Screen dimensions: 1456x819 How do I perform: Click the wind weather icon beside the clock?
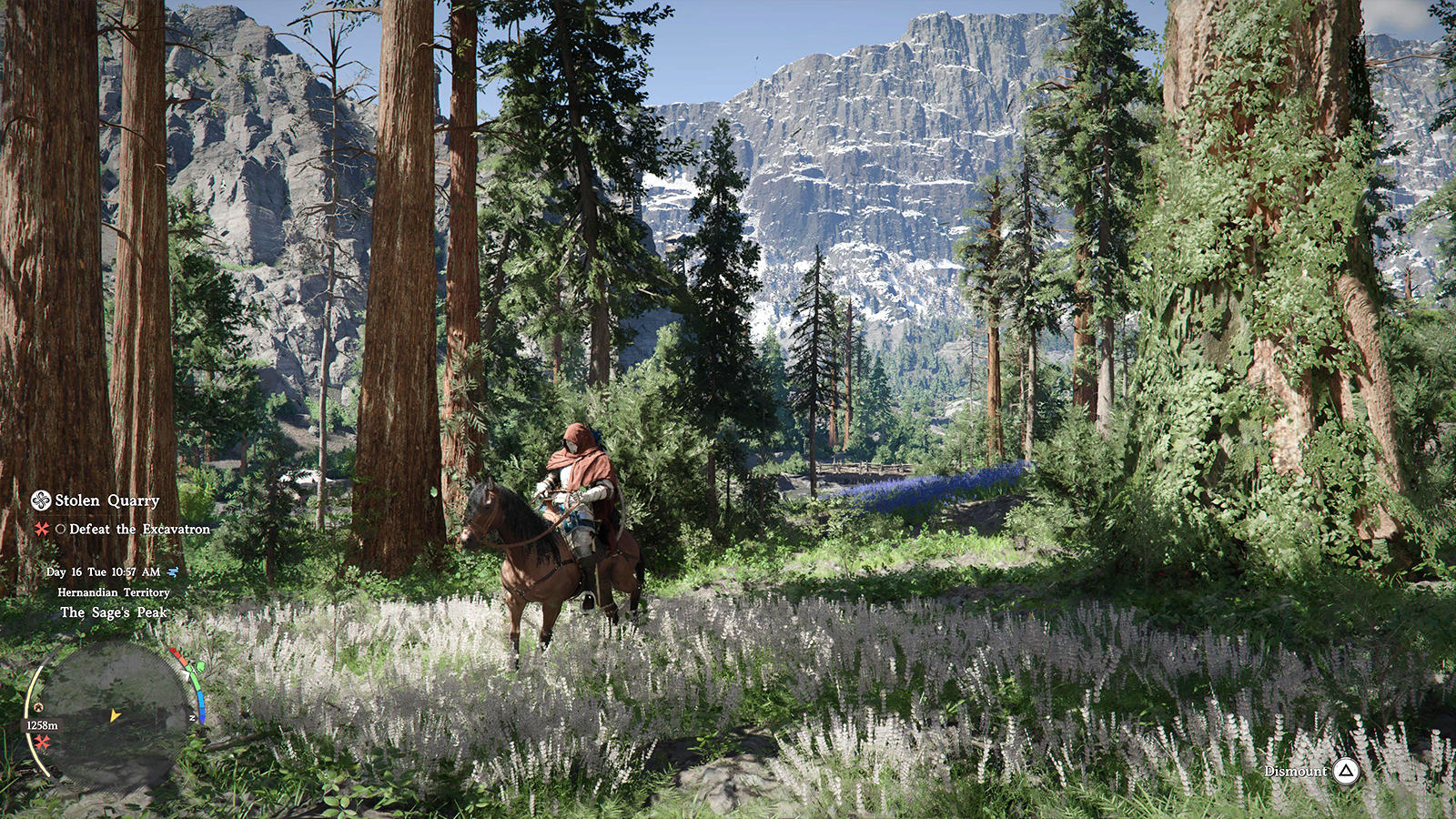point(172,572)
